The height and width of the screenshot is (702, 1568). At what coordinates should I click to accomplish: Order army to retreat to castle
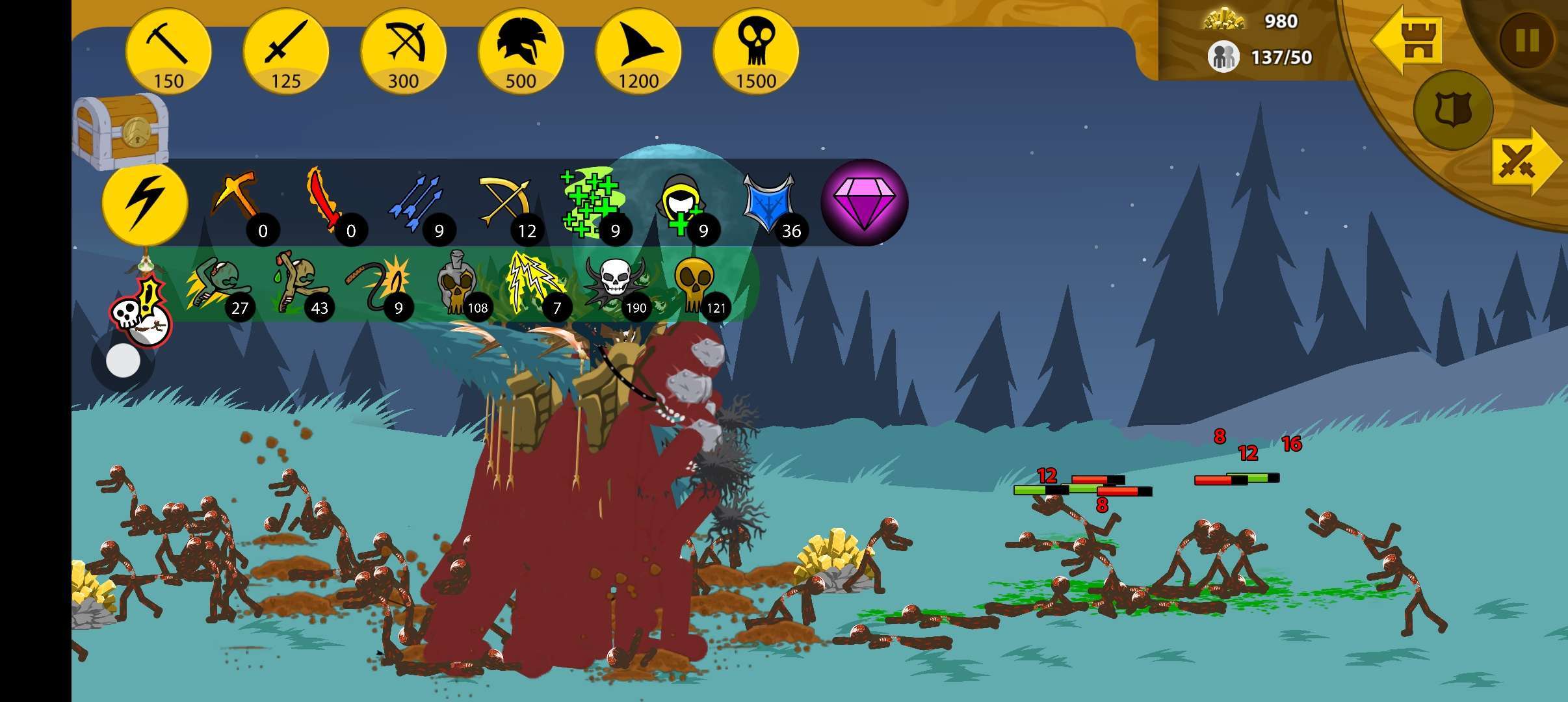tap(1409, 40)
